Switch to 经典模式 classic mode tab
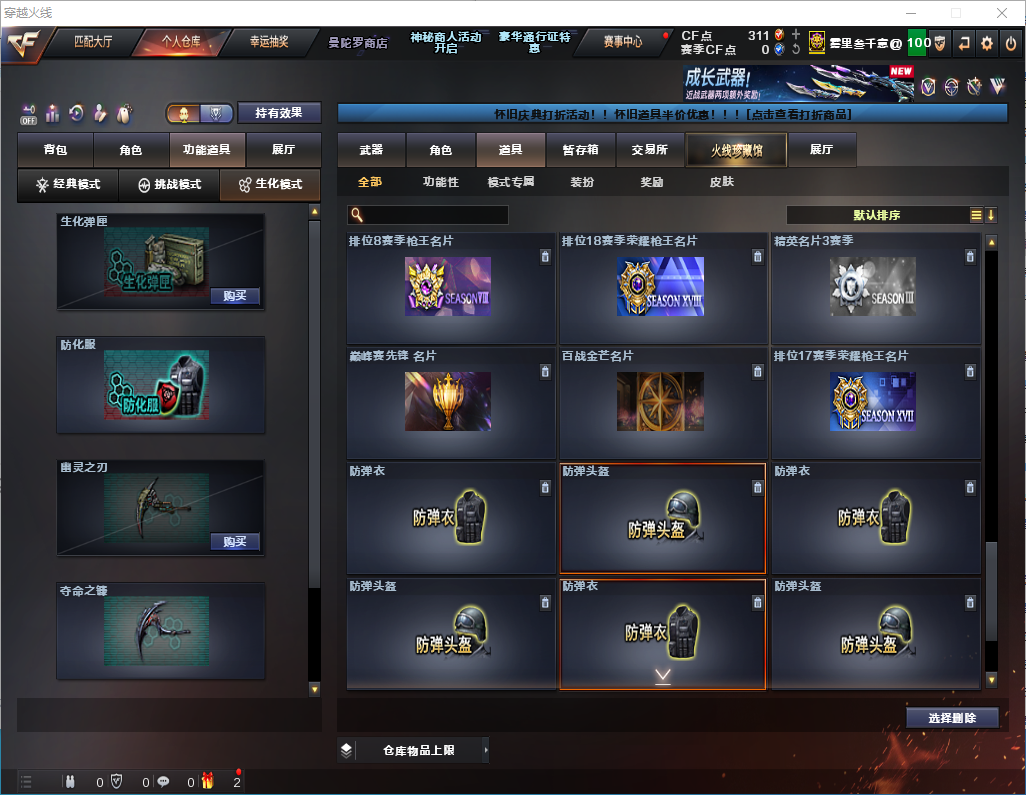The image size is (1026, 795). click(68, 185)
